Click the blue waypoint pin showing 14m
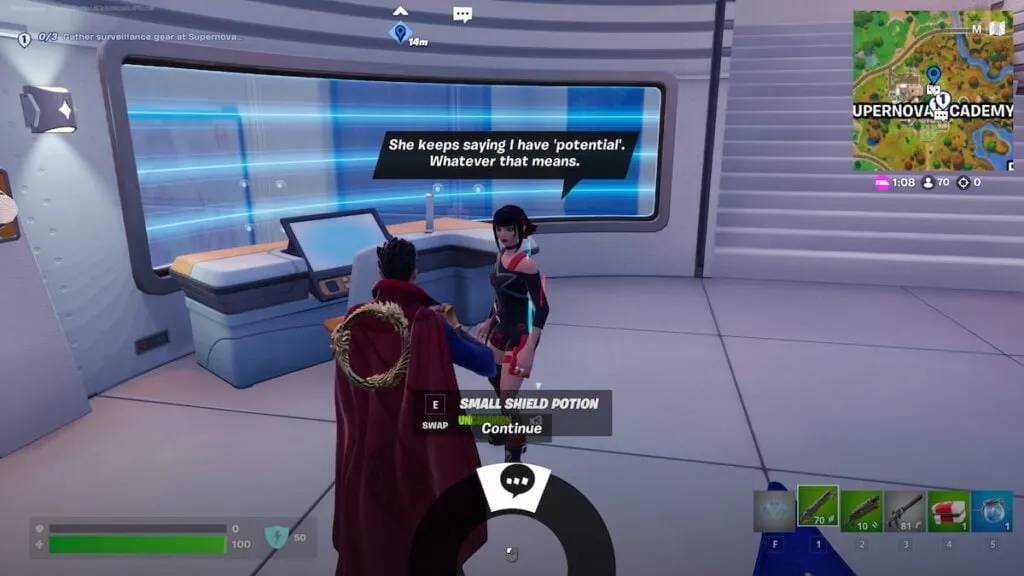Image resolution: width=1024 pixels, height=576 pixels. [400, 33]
